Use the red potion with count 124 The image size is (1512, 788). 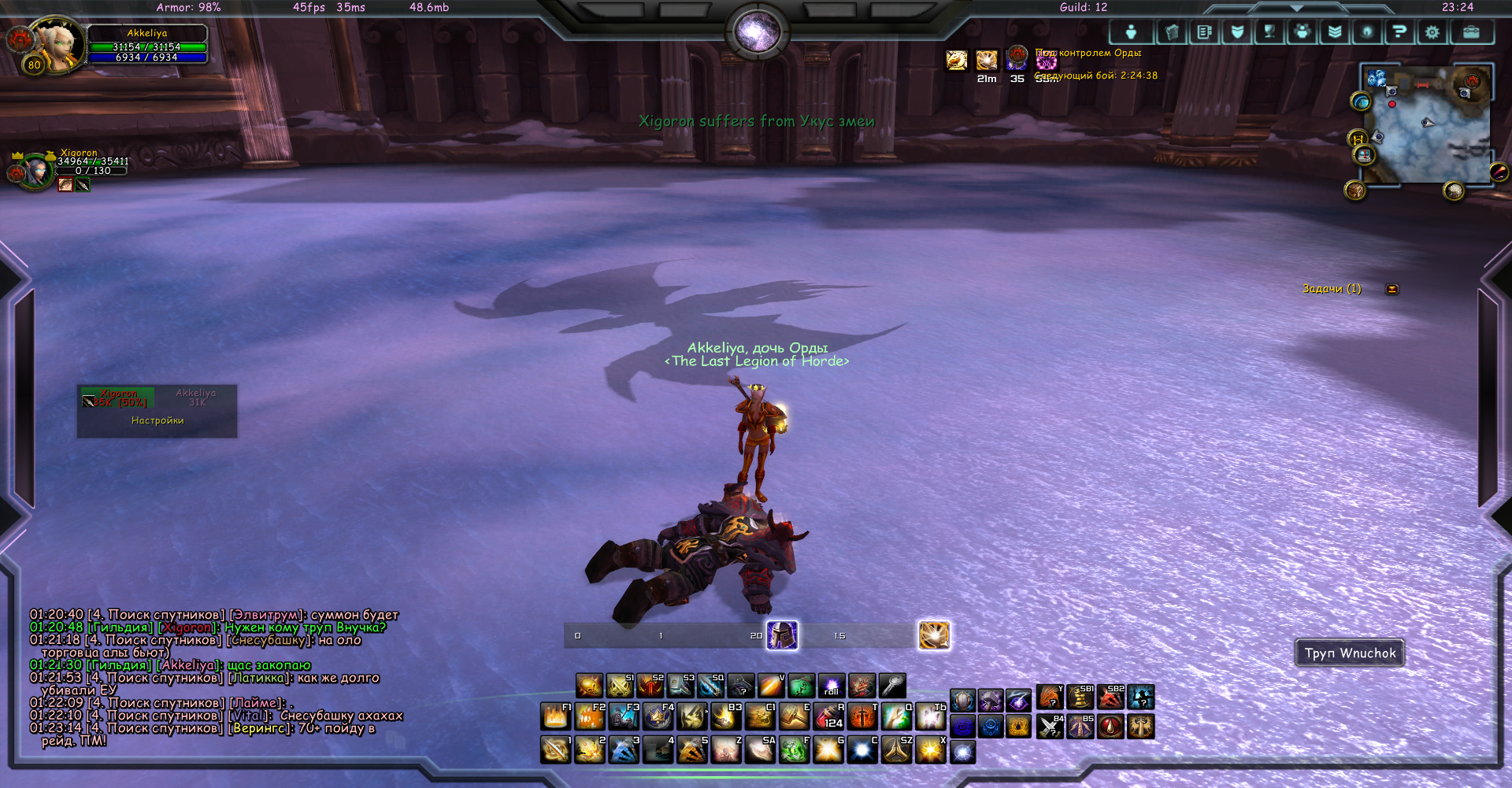829,717
